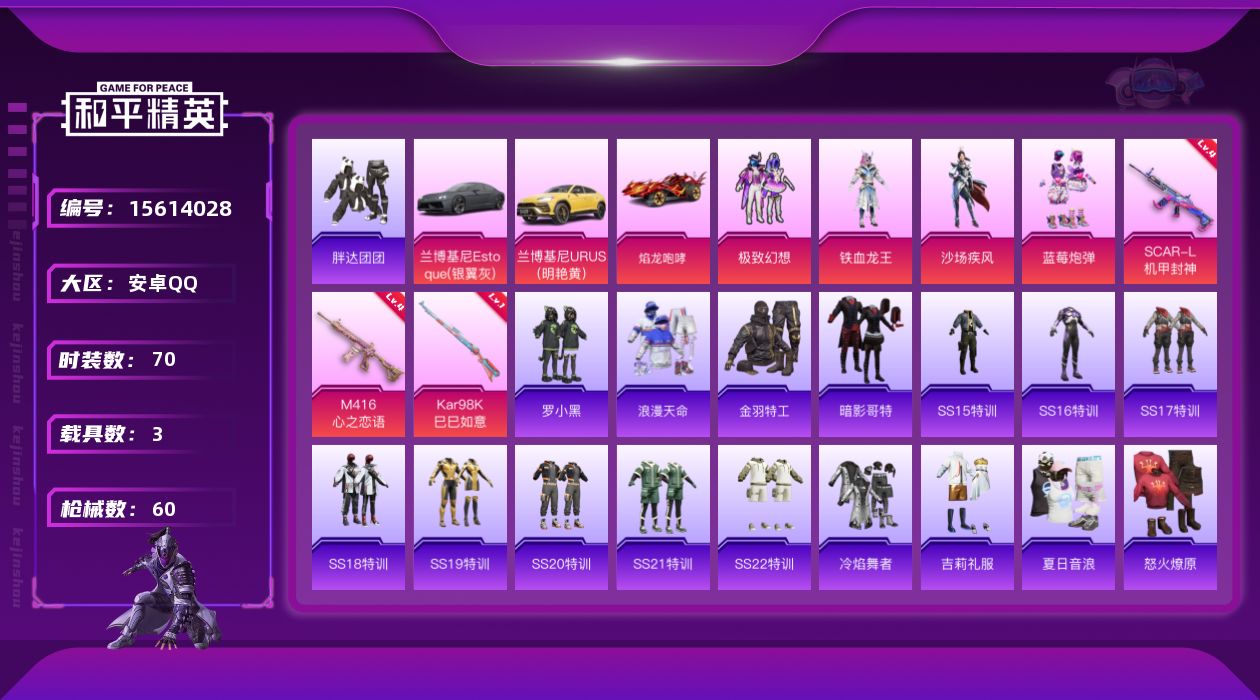Select the 极致幻想 outfit set

(764, 210)
